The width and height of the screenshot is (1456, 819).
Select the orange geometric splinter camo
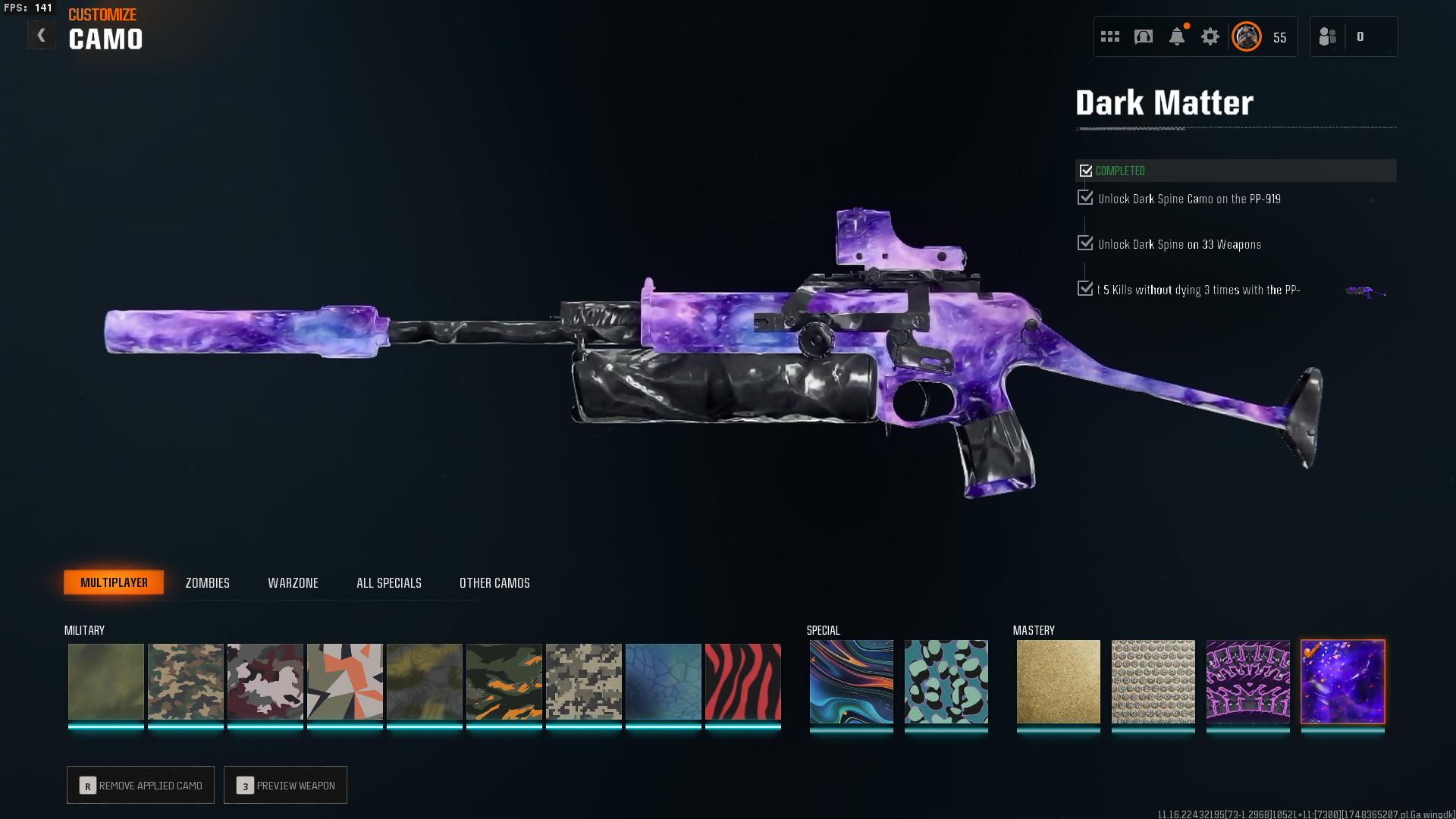(344, 681)
